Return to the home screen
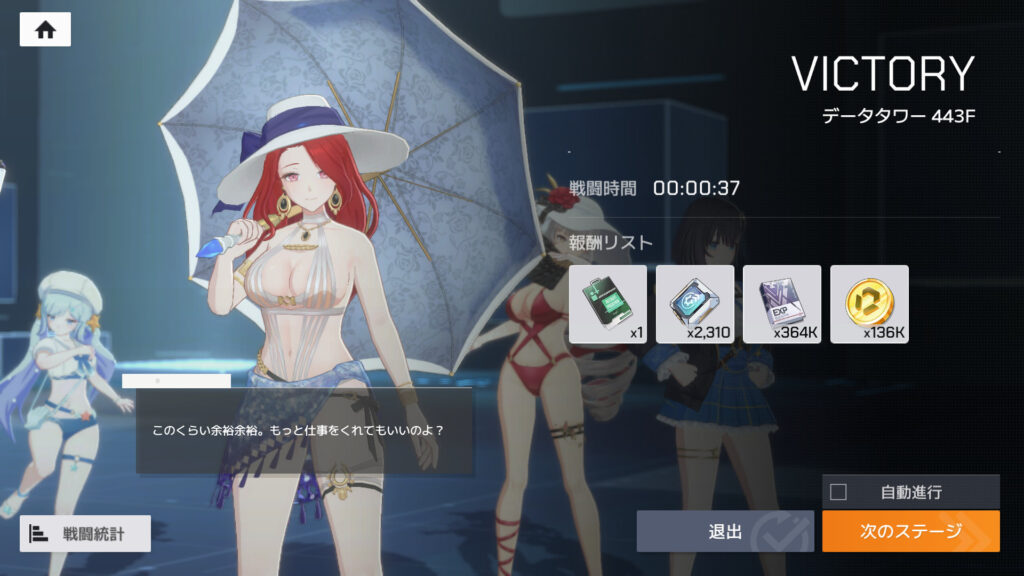This screenshot has height=576, width=1024. pos(45,30)
